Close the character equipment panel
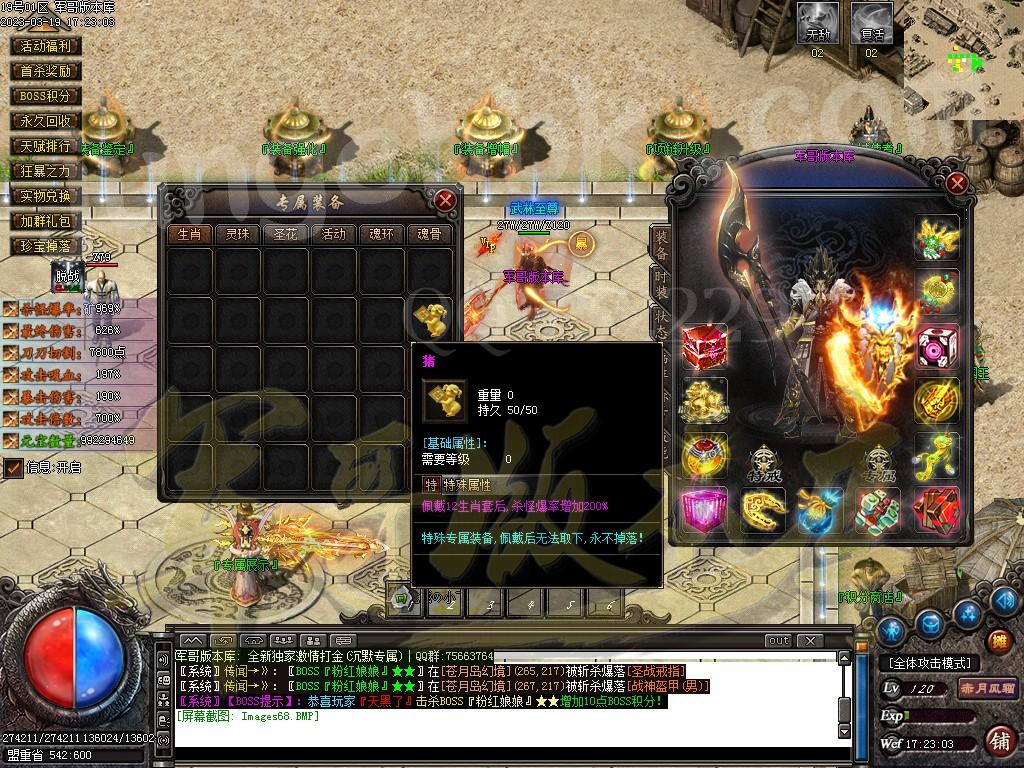The image size is (1024, 768). coord(957,183)
